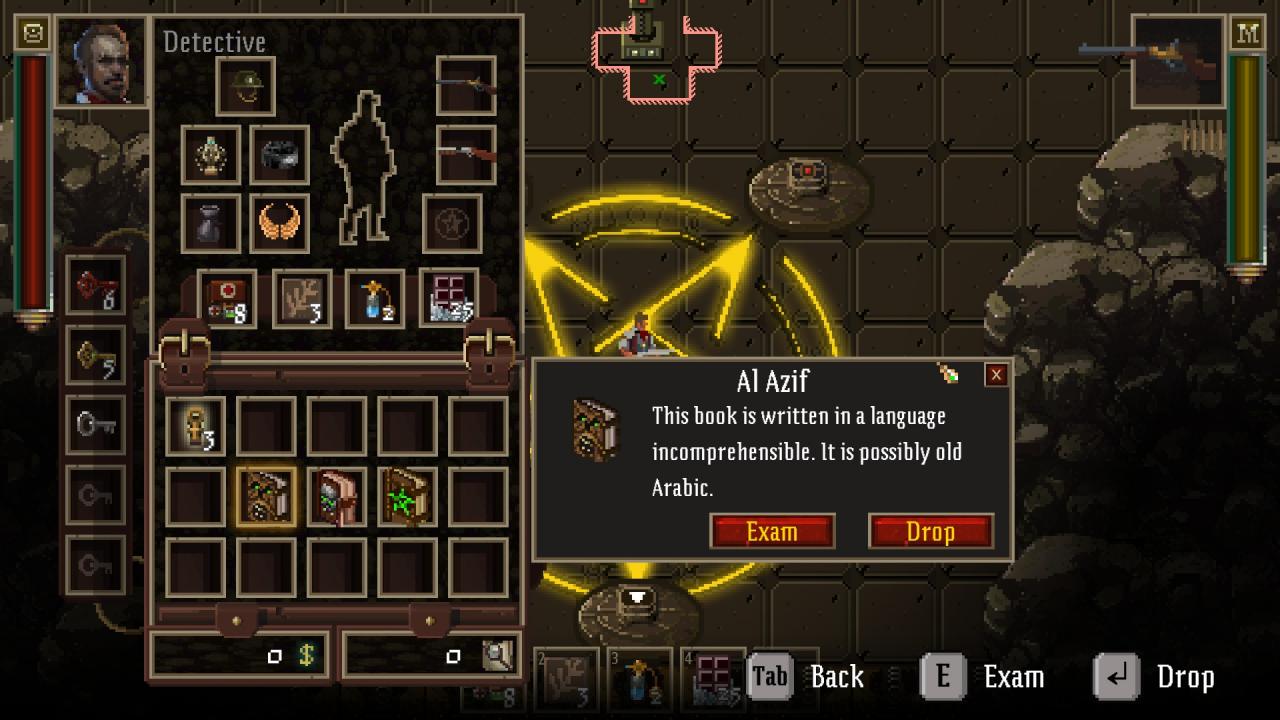Open the golden wings accessory slot
1280x720 pixels.
(x=279, y=223)
